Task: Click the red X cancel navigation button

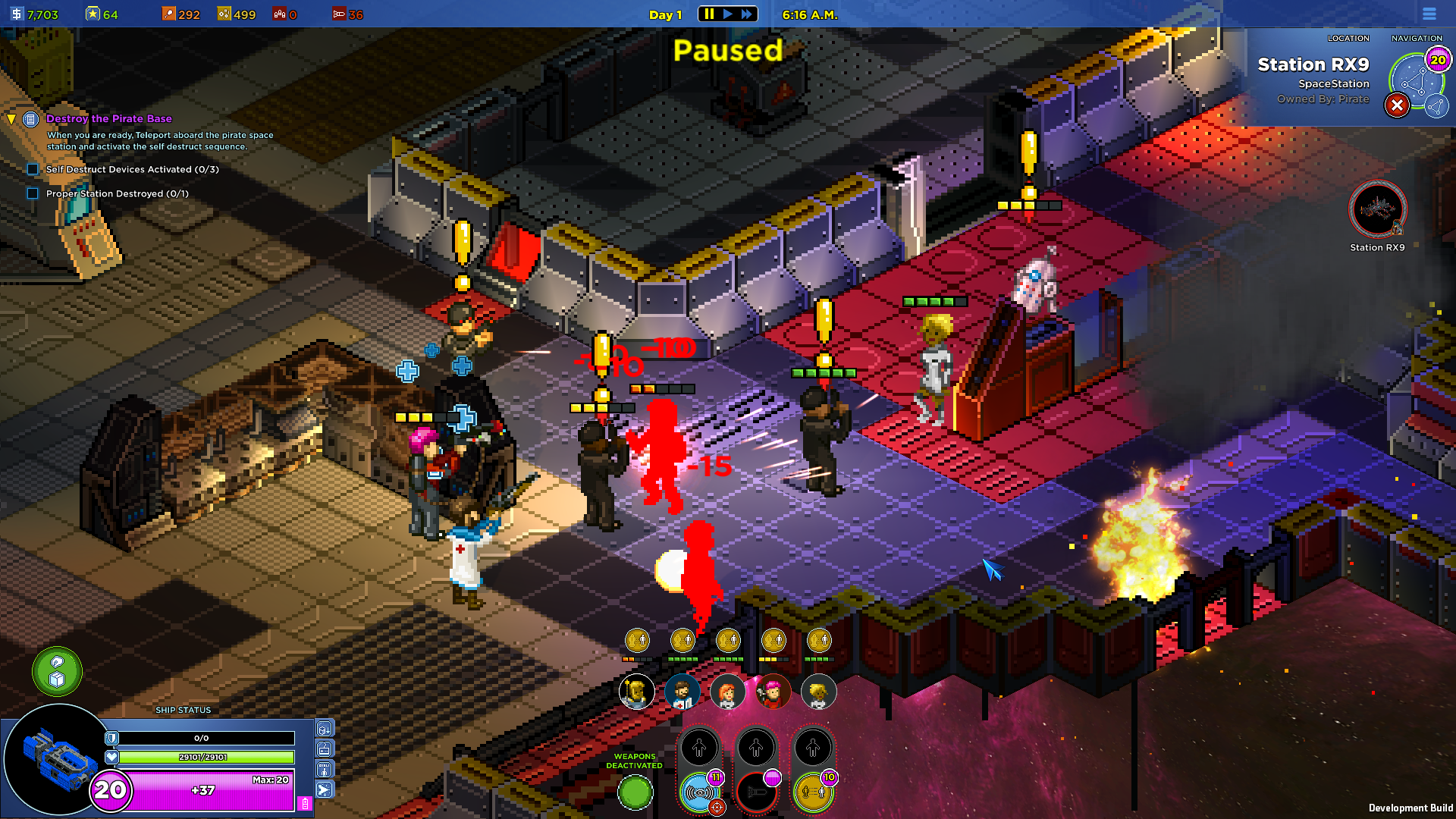Action: (x=1397, y=105)
